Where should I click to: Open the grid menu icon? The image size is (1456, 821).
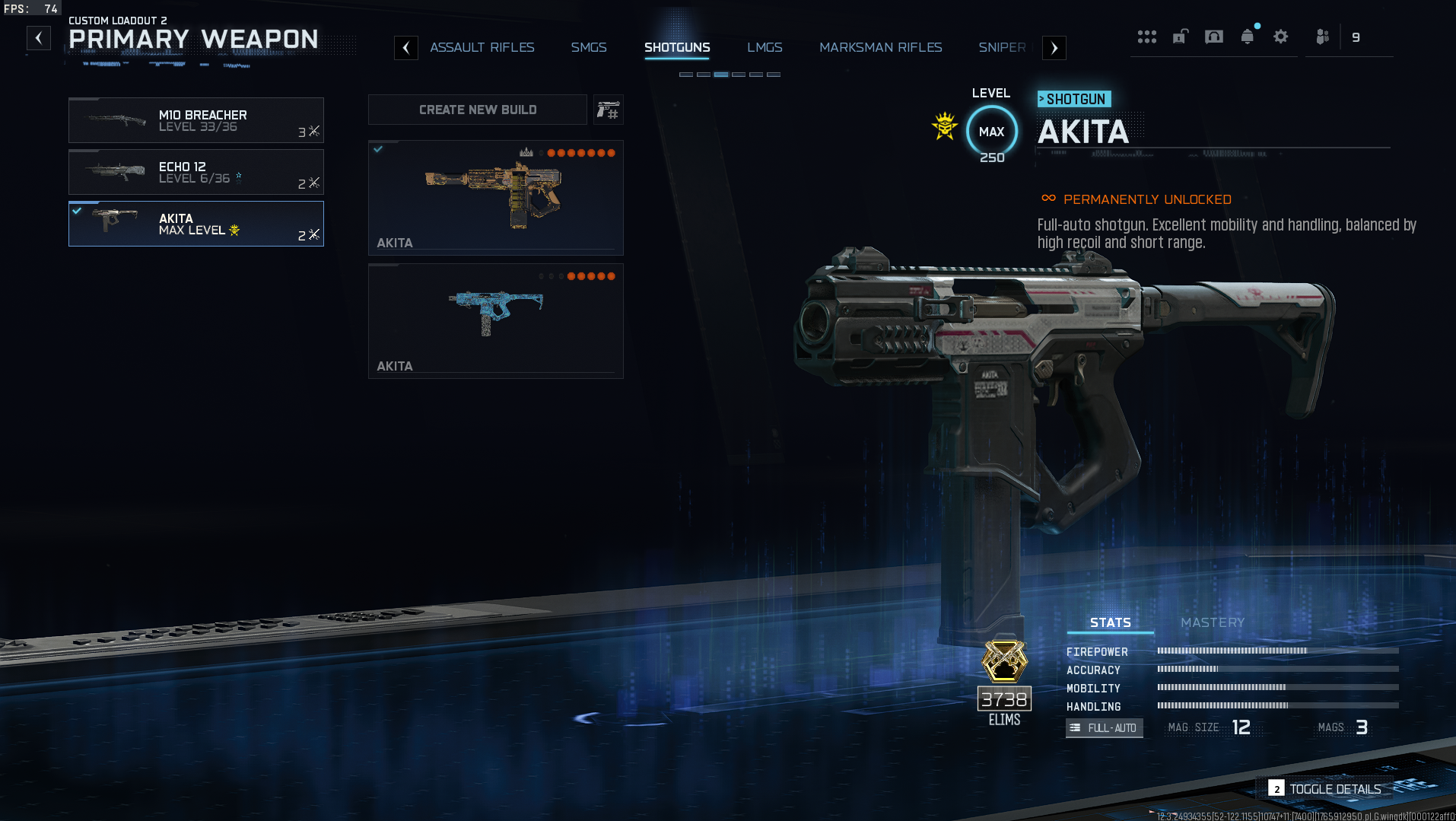coord(1146,37)
